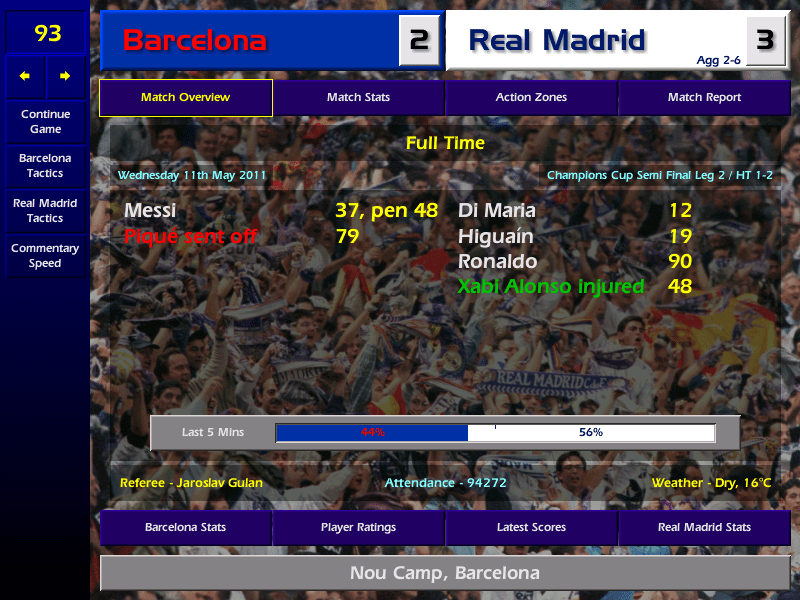Viewport: 800px width, 600px height.
Task: Open Real Madrid Tactics
Action: click(45, 210)
